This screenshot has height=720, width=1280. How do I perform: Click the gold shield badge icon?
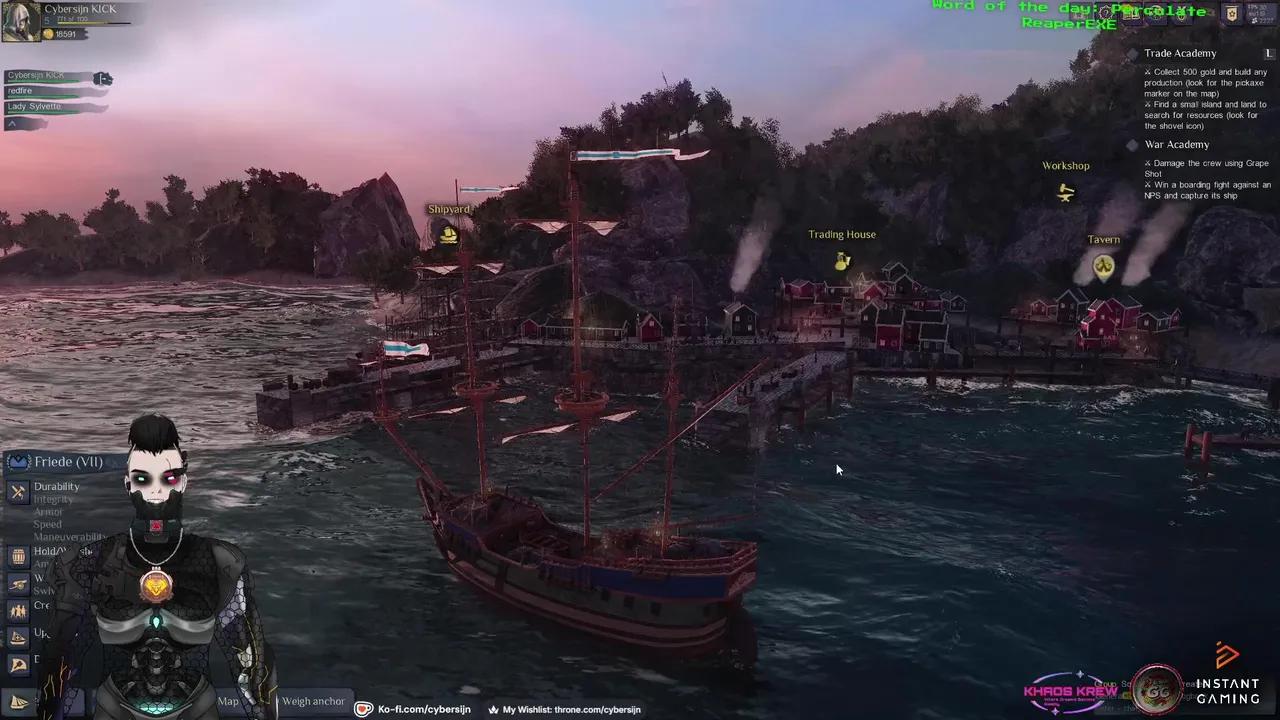click(x=1232, y=14)
